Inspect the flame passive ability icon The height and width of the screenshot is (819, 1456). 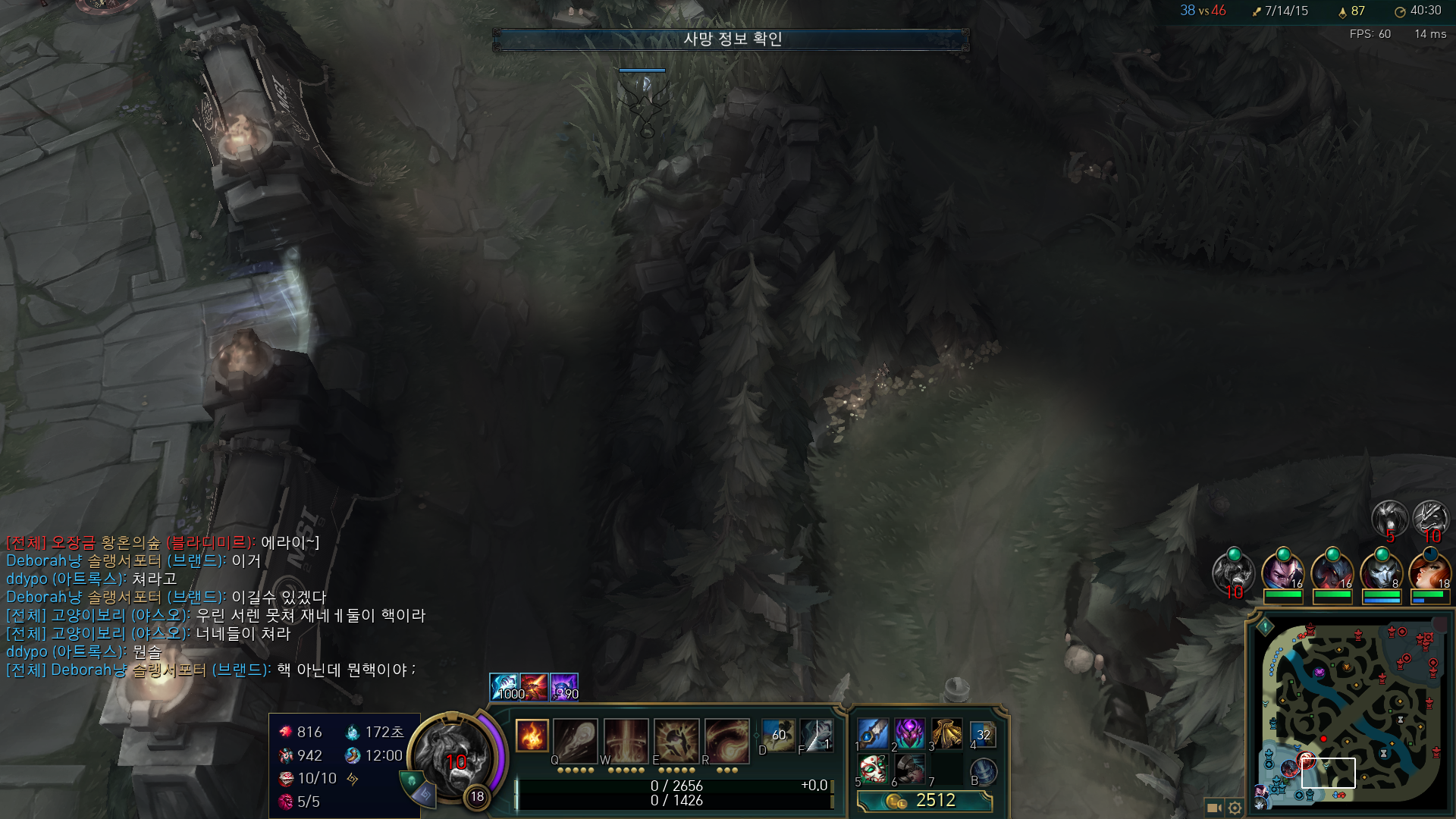tap(532, 736)
